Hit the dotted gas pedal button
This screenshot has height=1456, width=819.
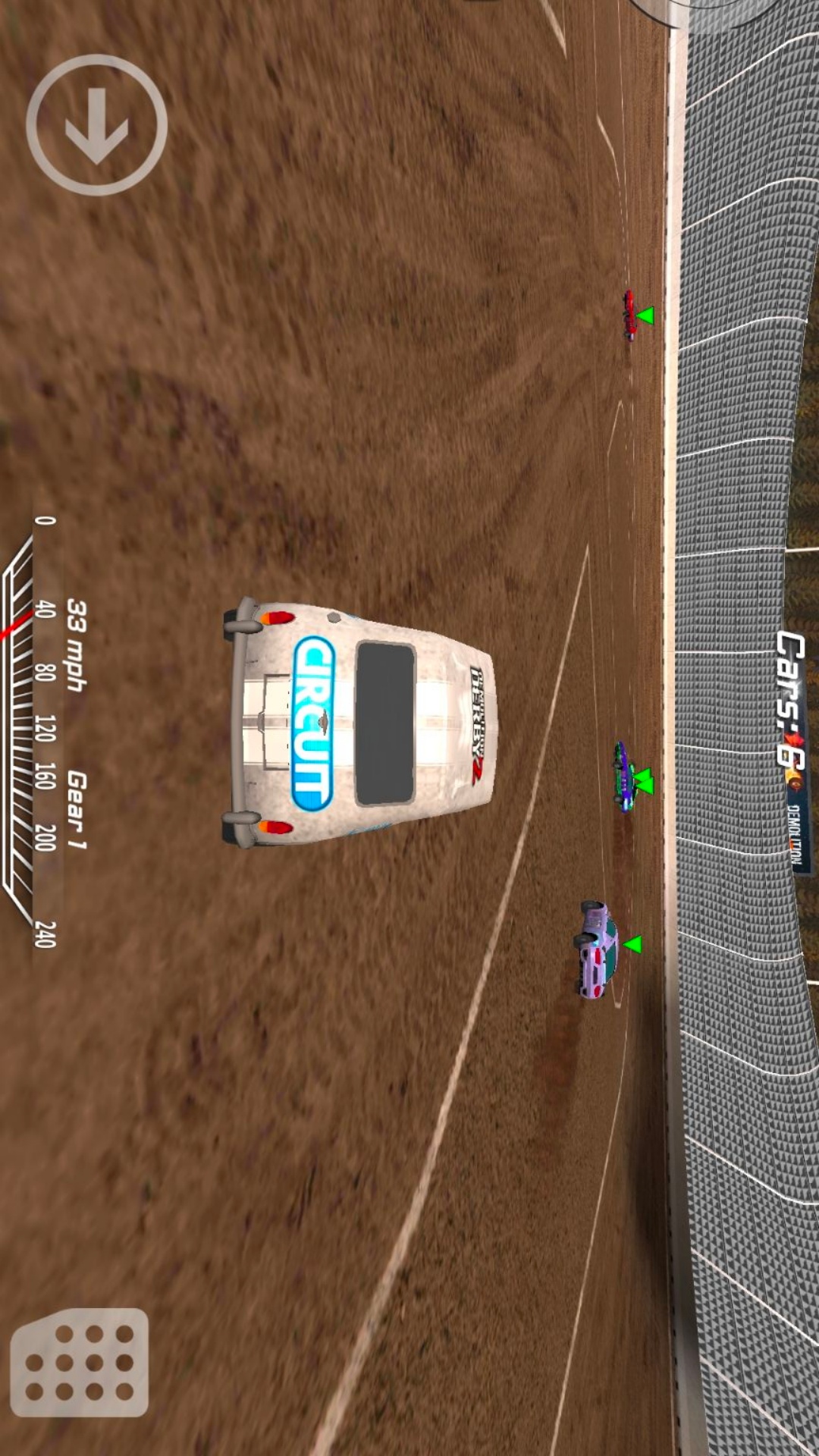(x=80, y=1362)
